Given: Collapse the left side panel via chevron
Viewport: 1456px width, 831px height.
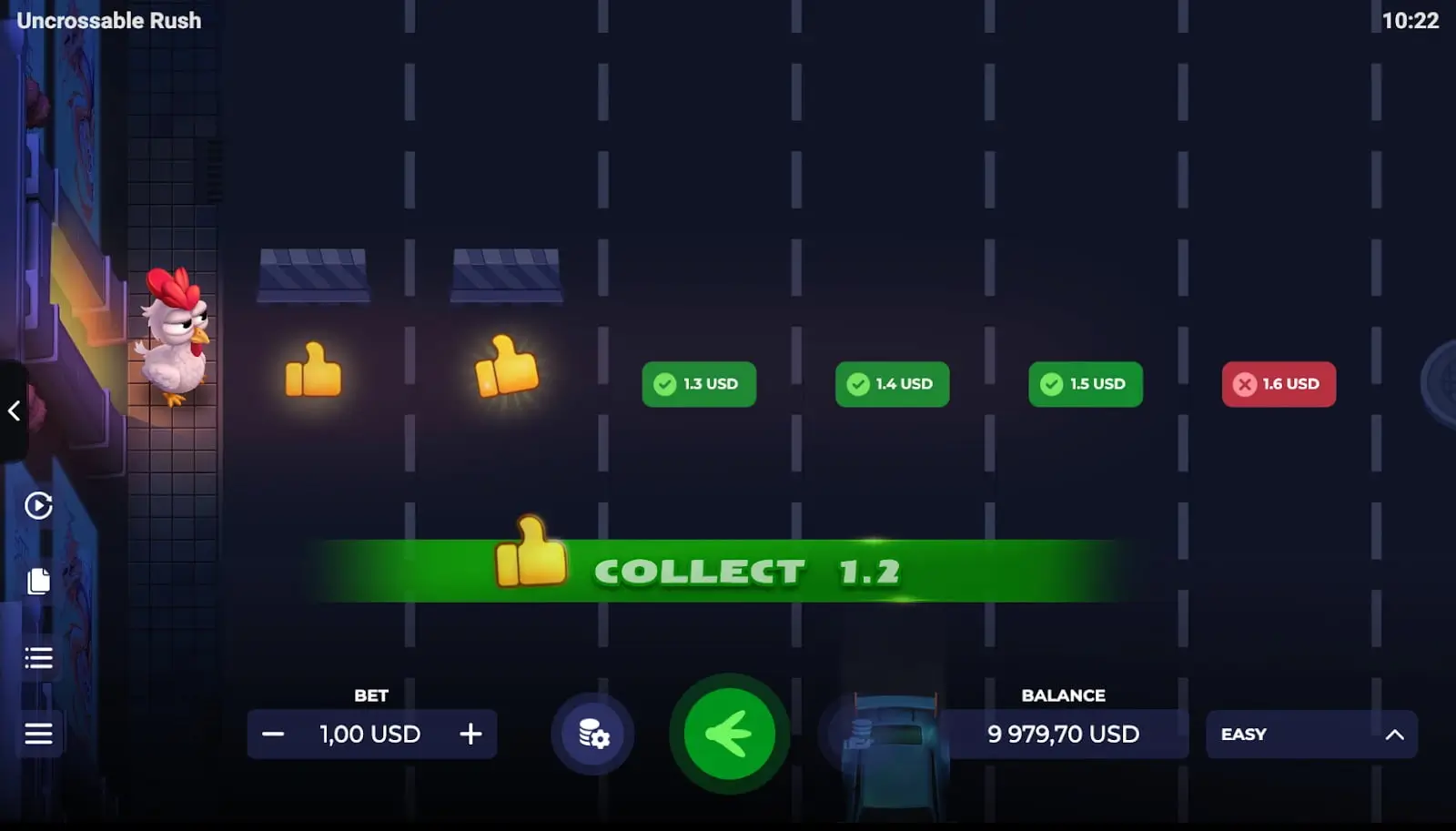Looking at the screenshot, I should [x=15, y=410].
